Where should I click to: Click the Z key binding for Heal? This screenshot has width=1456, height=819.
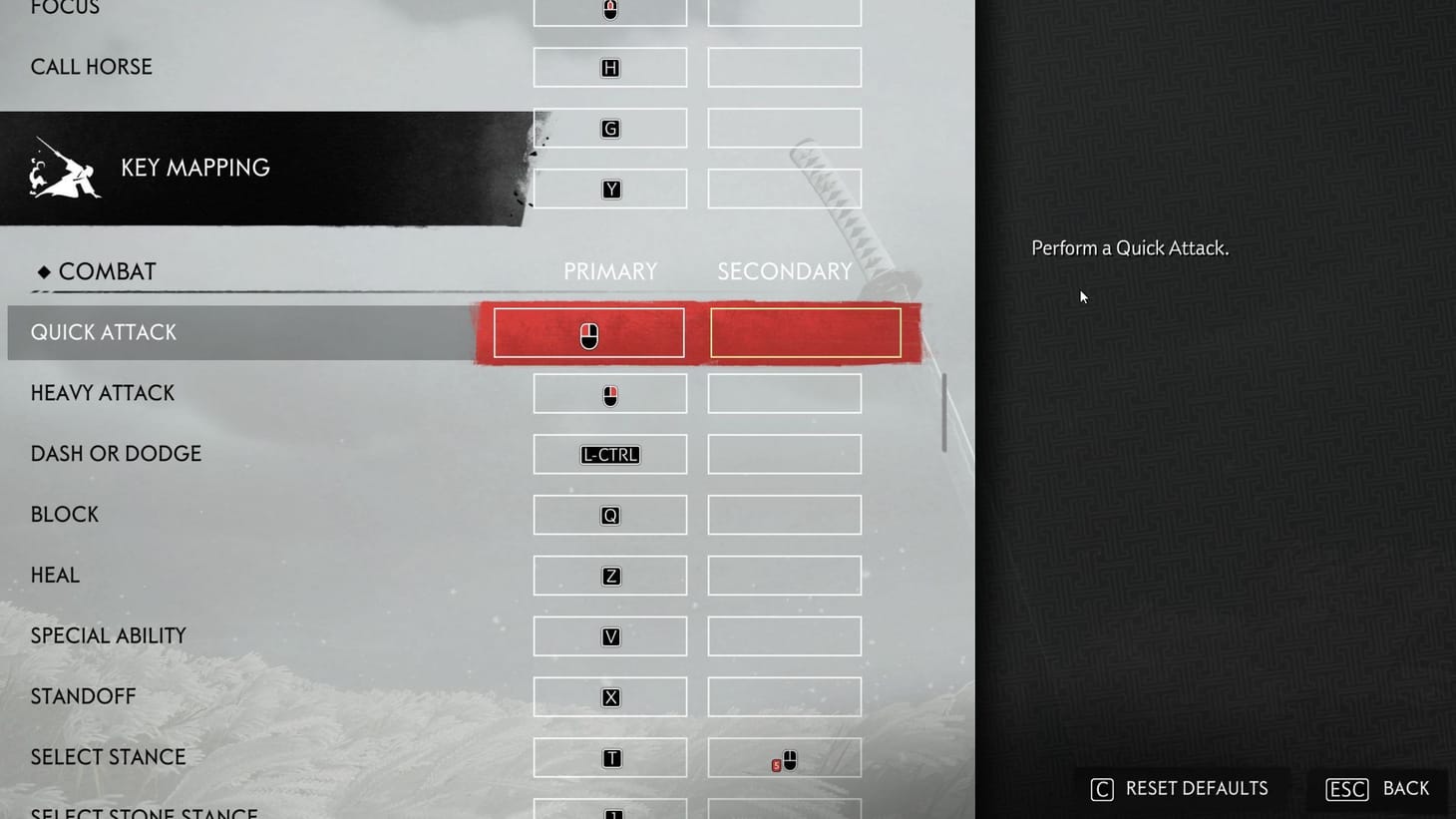(x=609, y=576)
